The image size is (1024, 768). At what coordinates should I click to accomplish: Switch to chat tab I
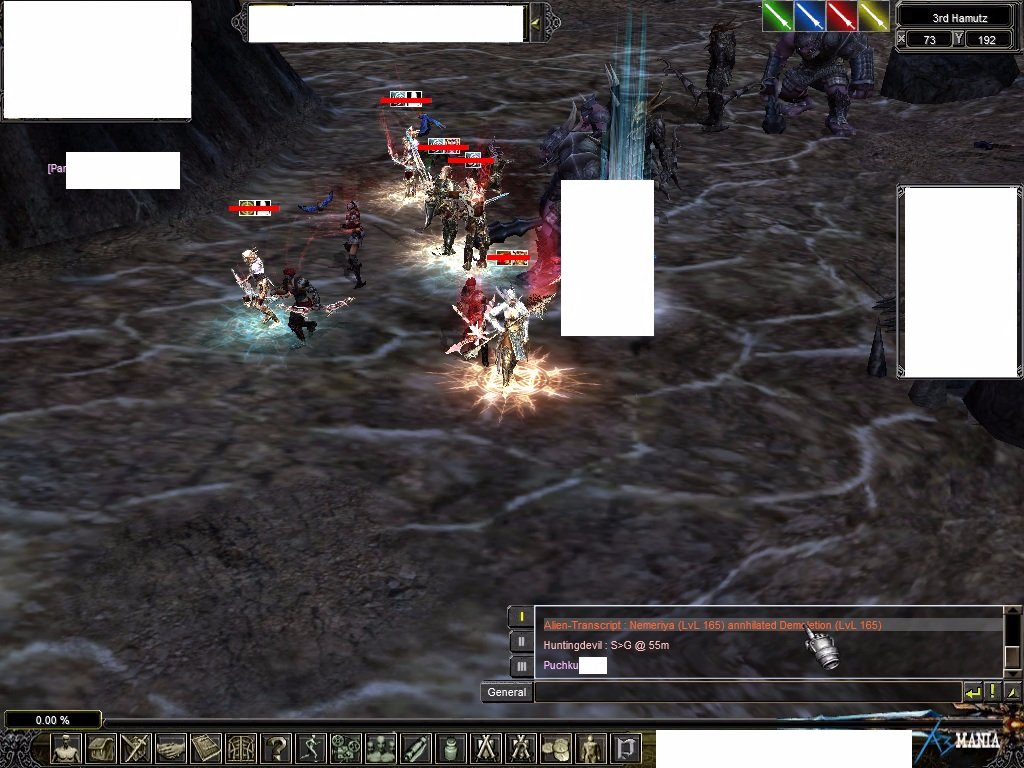pos(521,617)
